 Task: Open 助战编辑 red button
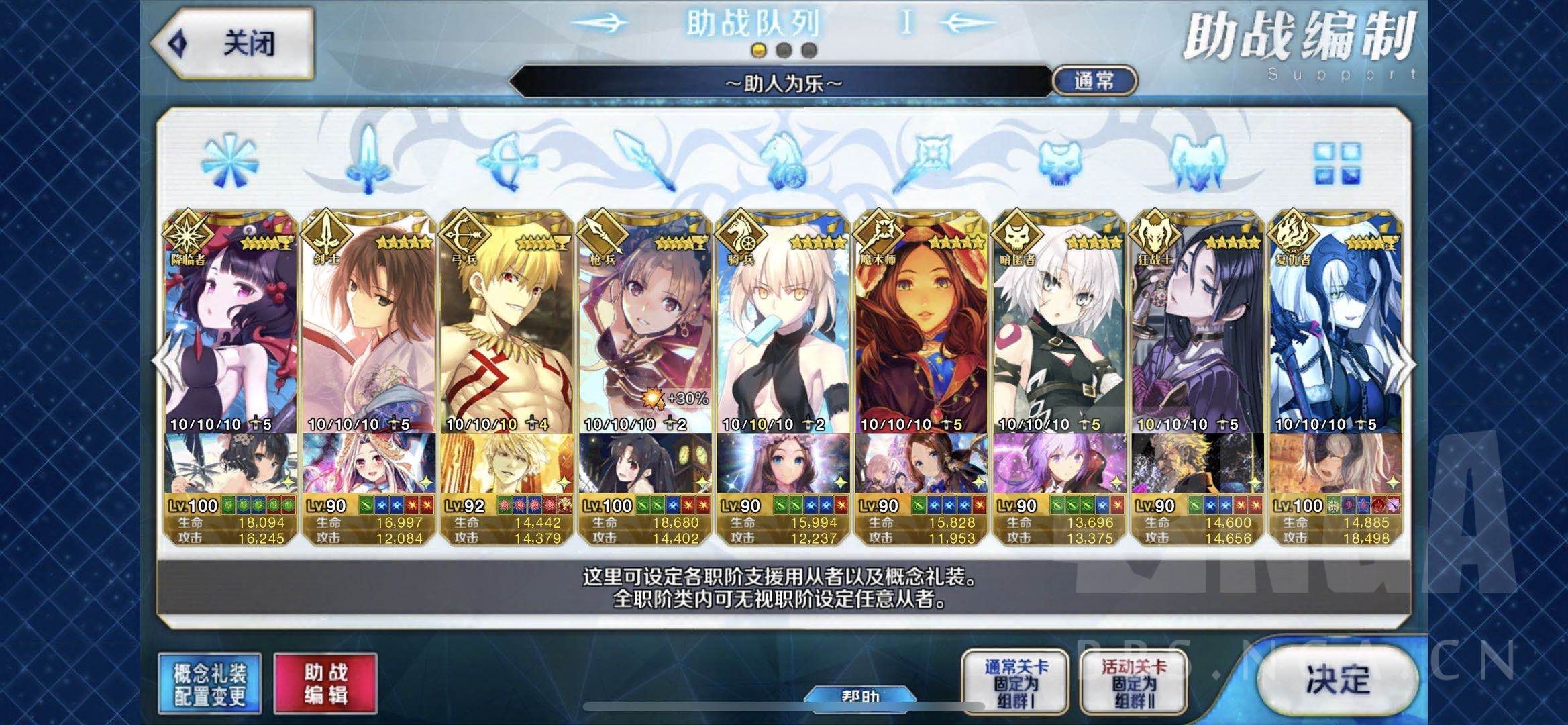pyautogui.click(x=325, y=683)
